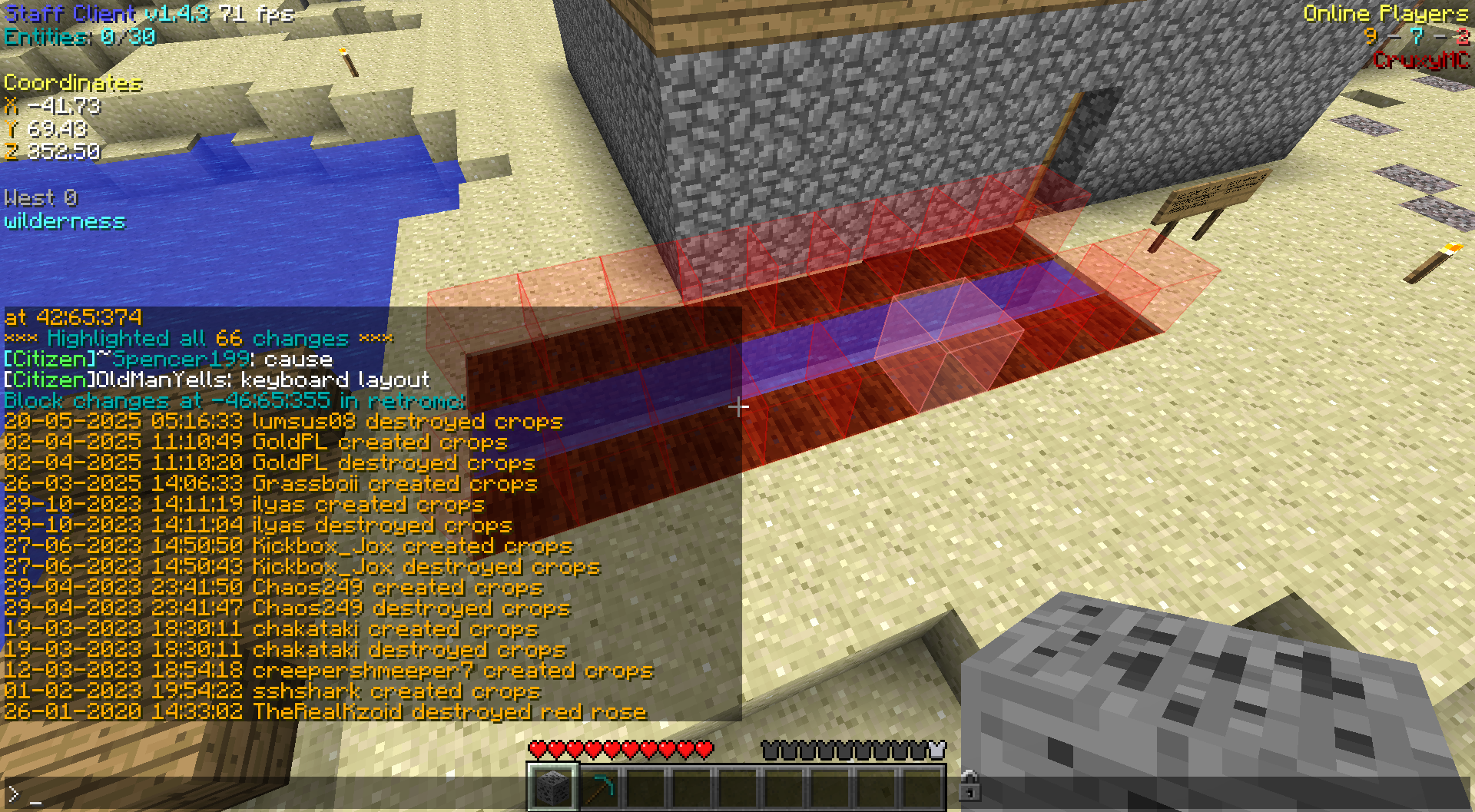Screen dimensions: 1475x812
Task: Click the lumsus08 destroyed crops log entry
Action: (x=283, y=422)
